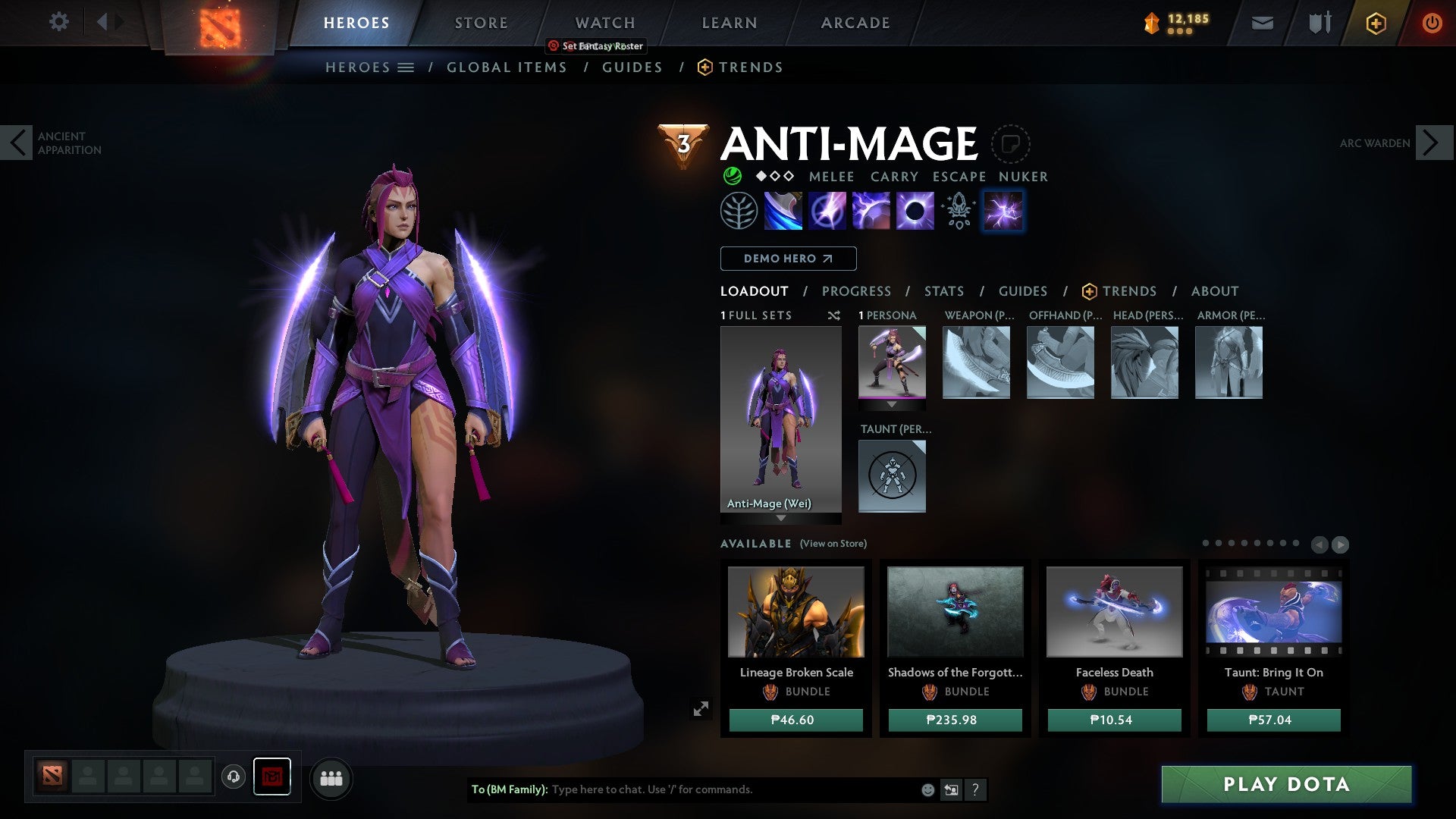Click the Demo Hero button

click(x=788, y=259)
